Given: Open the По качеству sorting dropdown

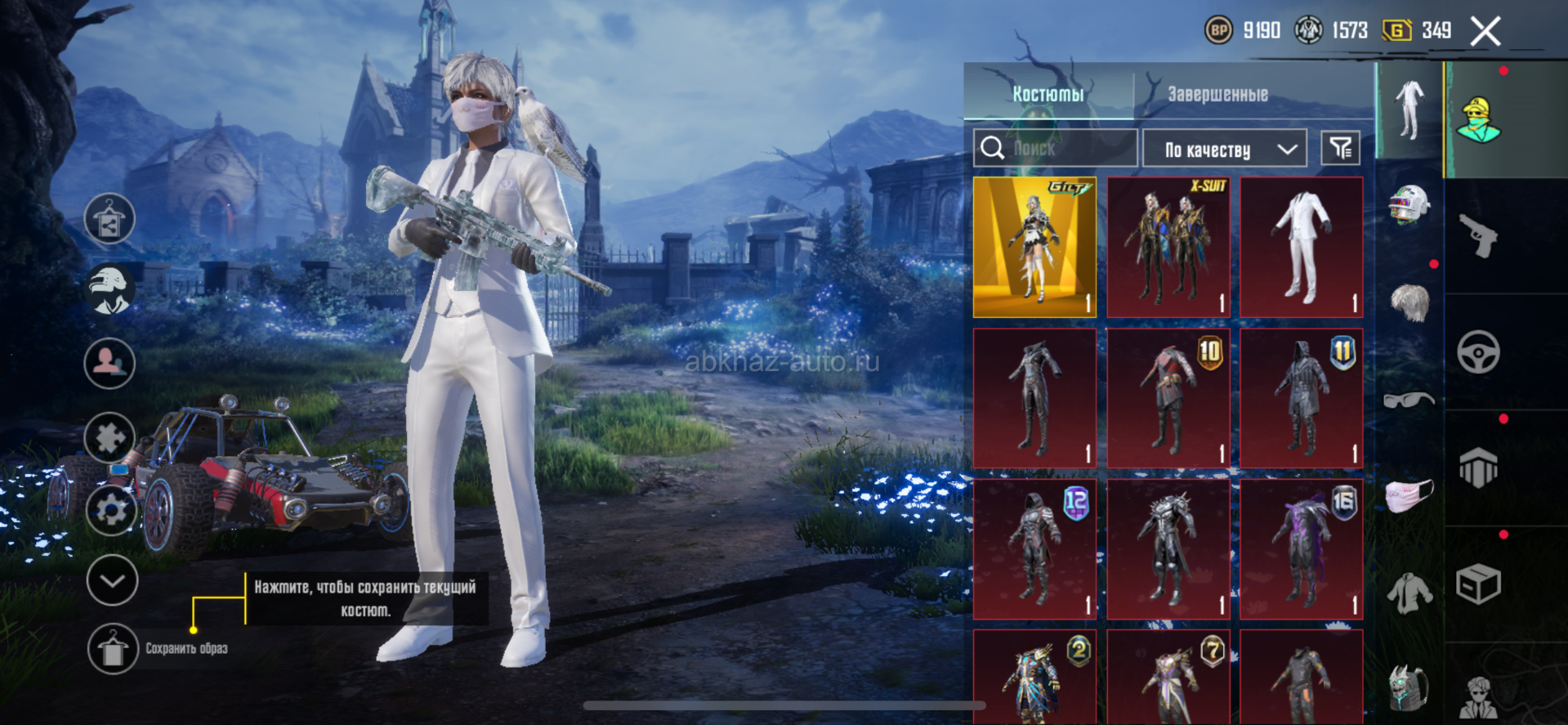Looking at the screenshot, I should click(x=1224, y=150).
